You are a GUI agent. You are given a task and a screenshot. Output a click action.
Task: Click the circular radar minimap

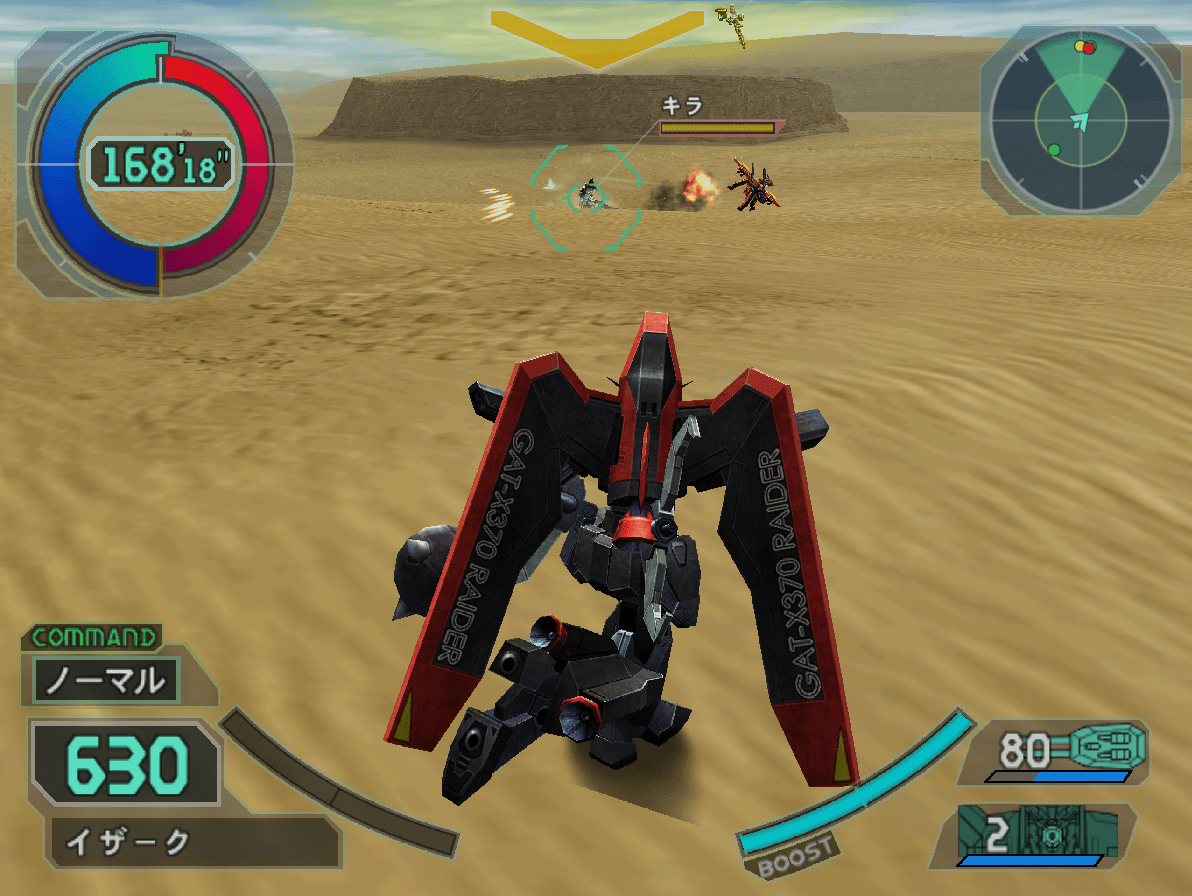coord(1080,120)
